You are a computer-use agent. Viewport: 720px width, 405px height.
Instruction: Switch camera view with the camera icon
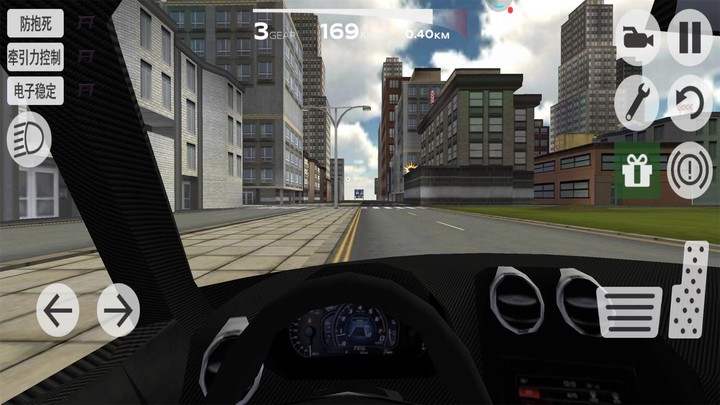[x=637, y=40]
